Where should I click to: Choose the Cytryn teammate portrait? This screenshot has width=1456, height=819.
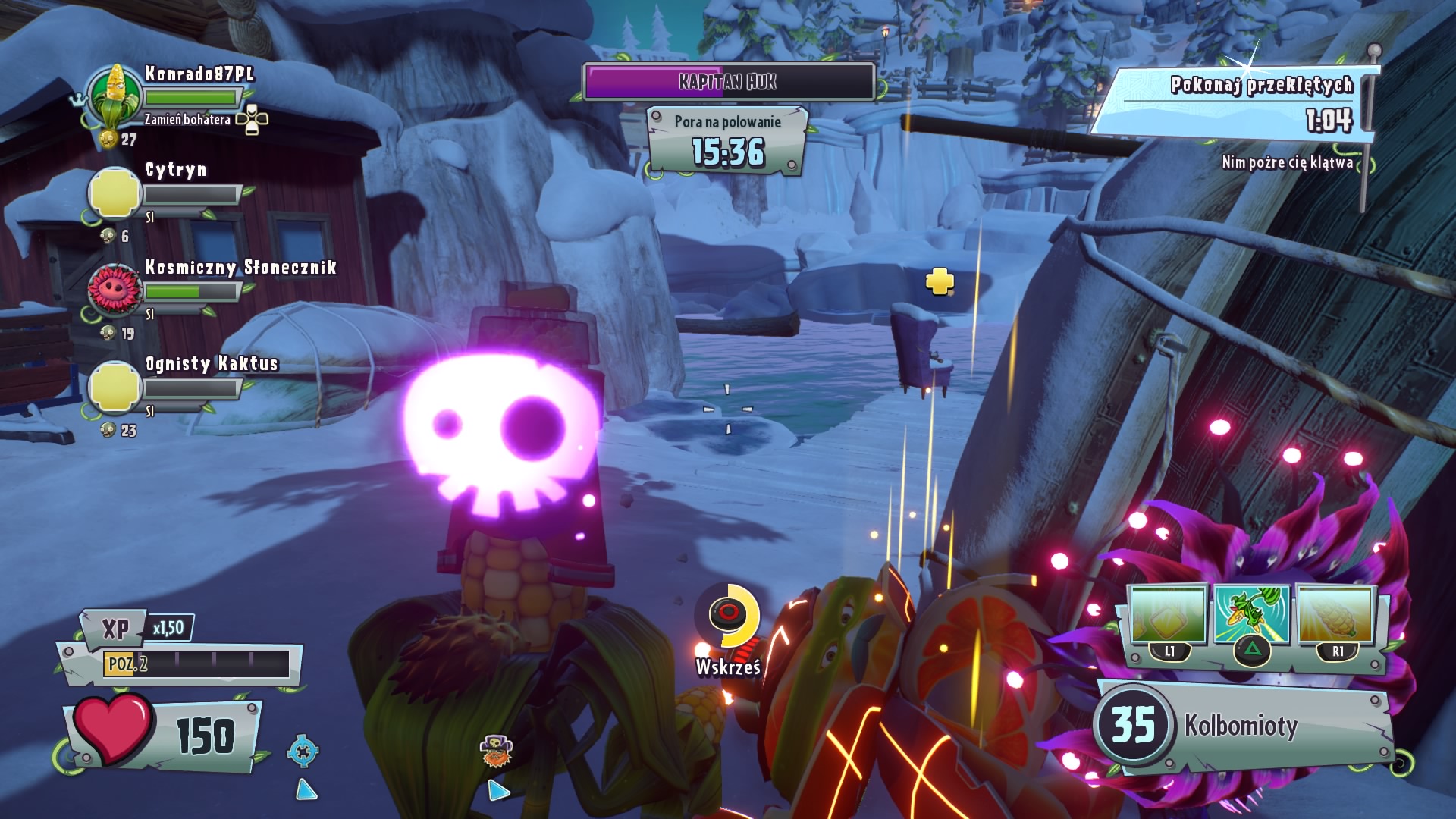[115, 193]
